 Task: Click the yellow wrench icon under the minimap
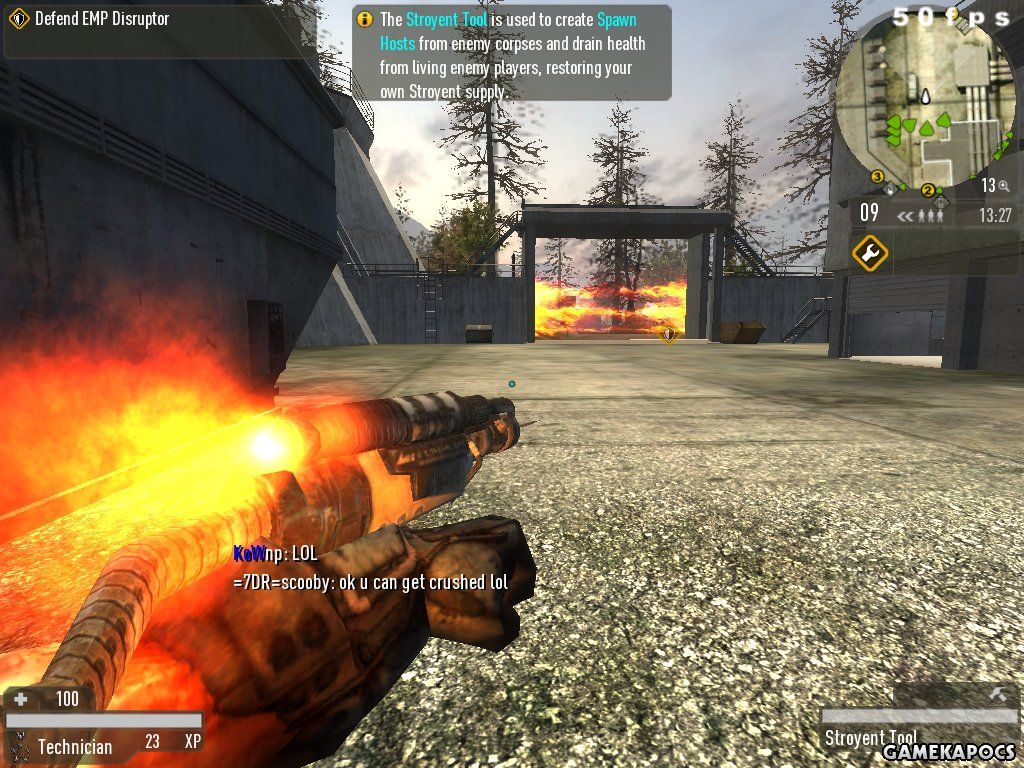tap(870, 253)
